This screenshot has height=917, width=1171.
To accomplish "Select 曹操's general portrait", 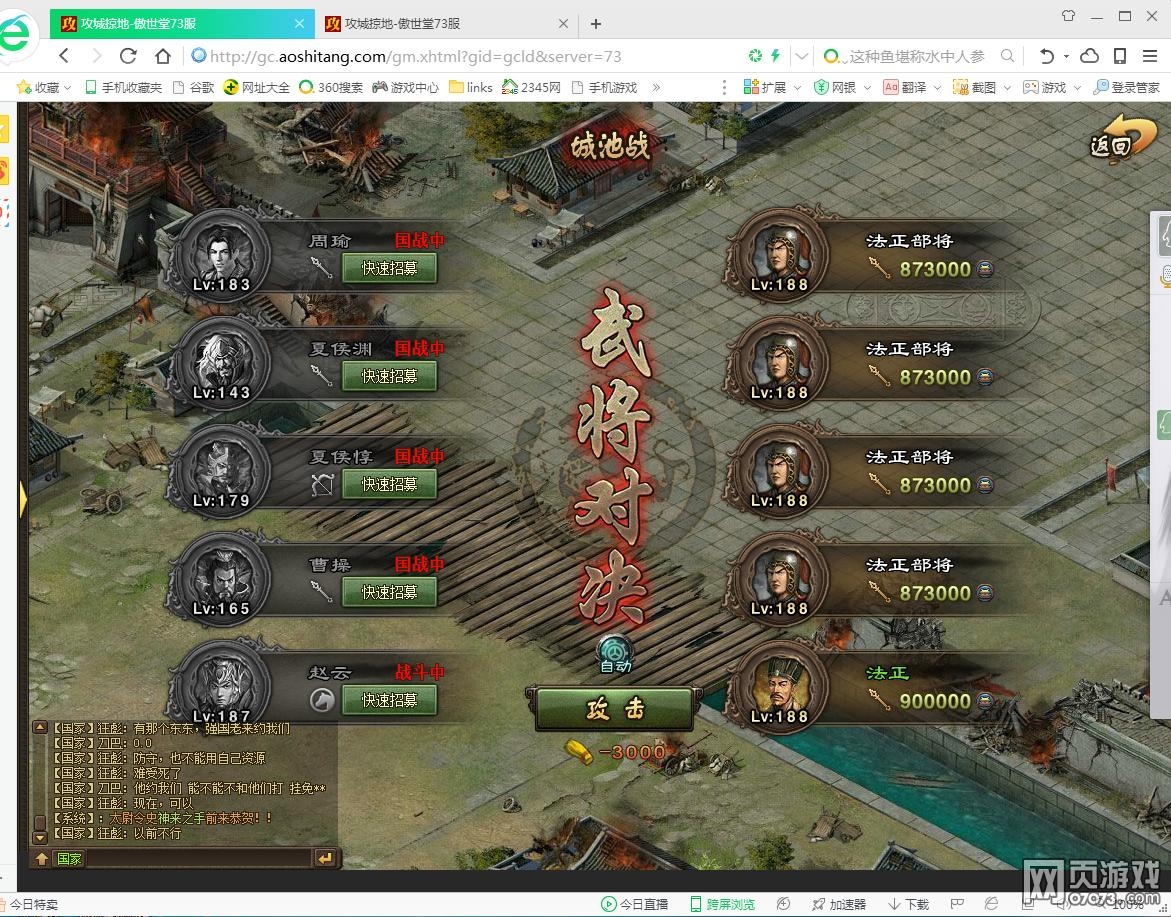I will [x=221, y=577].
